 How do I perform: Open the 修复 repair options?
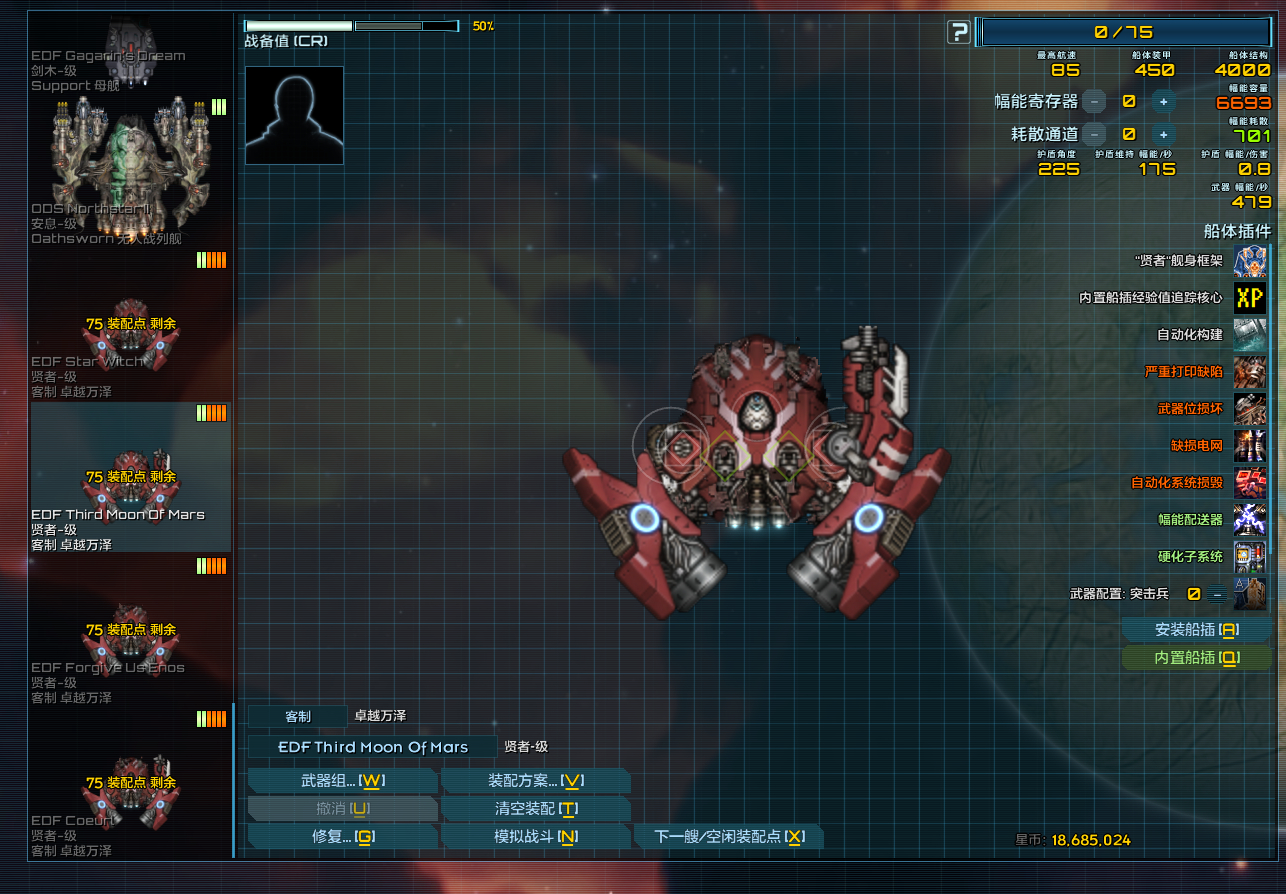click(342, 836)
